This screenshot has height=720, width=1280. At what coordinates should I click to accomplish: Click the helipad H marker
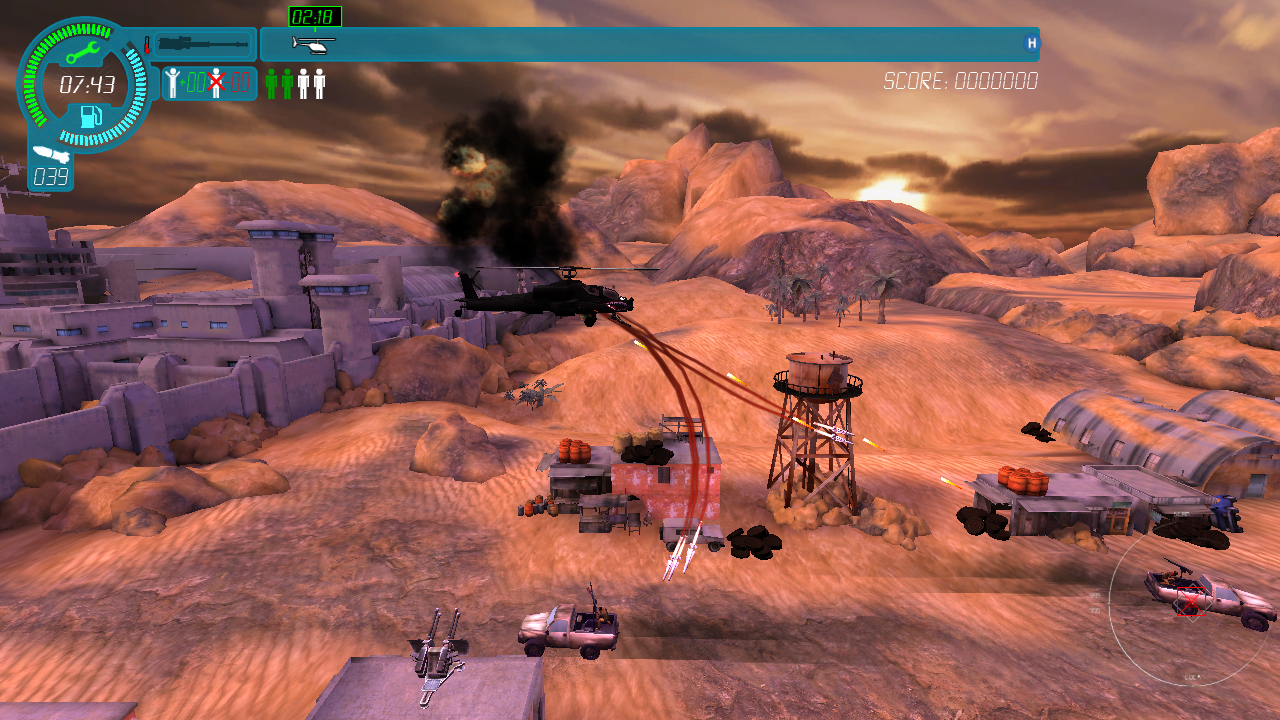pos(1031,43)
